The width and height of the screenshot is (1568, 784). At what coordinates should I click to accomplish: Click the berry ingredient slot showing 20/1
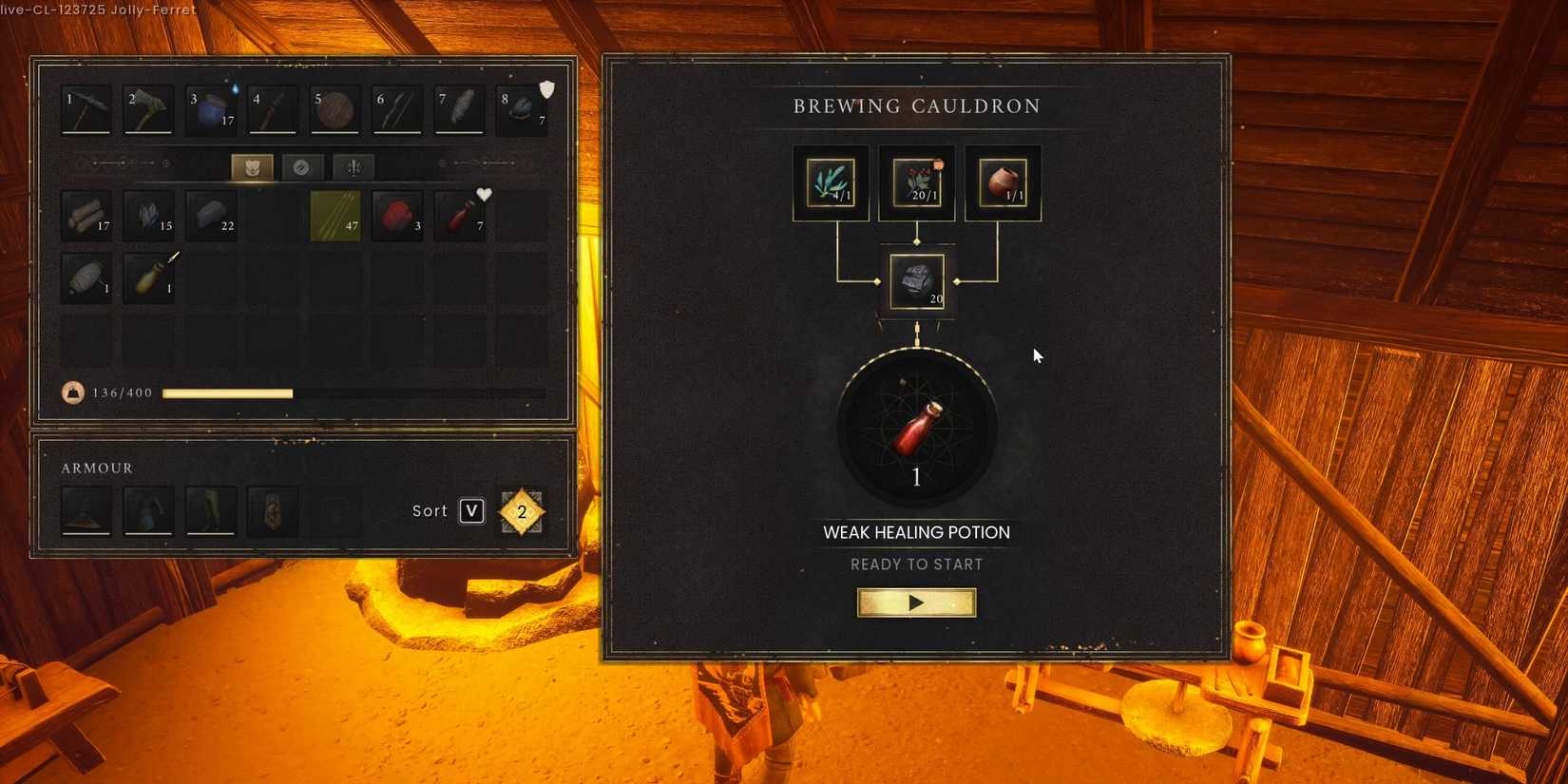pyautogui.click(x=915, y=182)
